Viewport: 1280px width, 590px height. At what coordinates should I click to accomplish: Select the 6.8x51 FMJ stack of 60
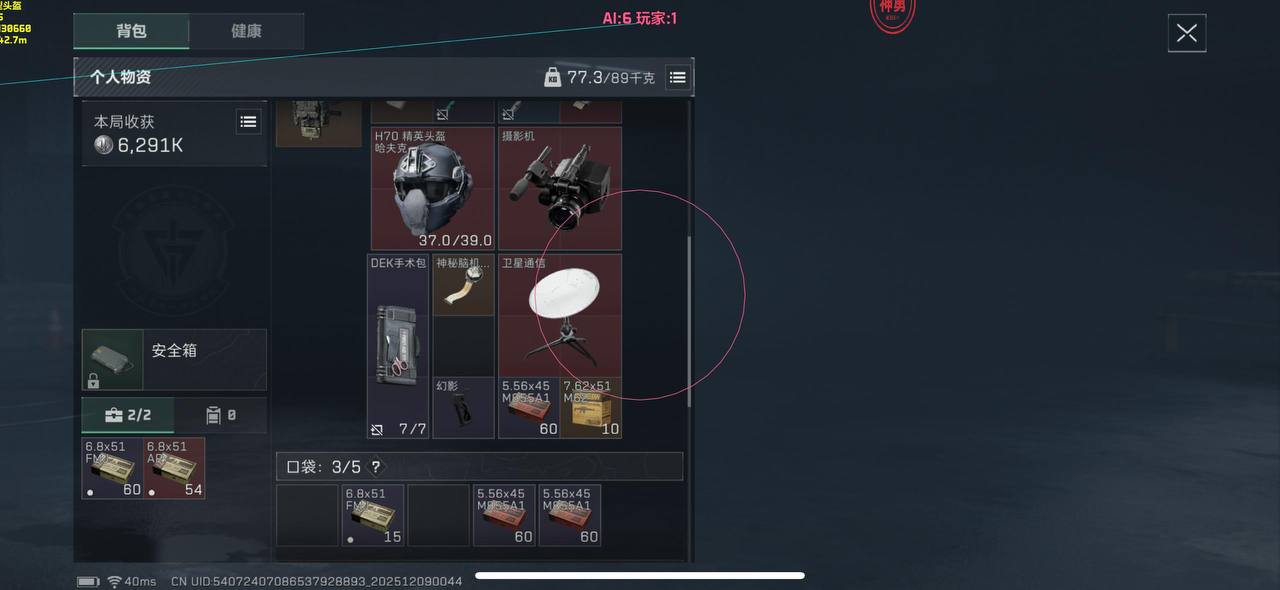112,468
